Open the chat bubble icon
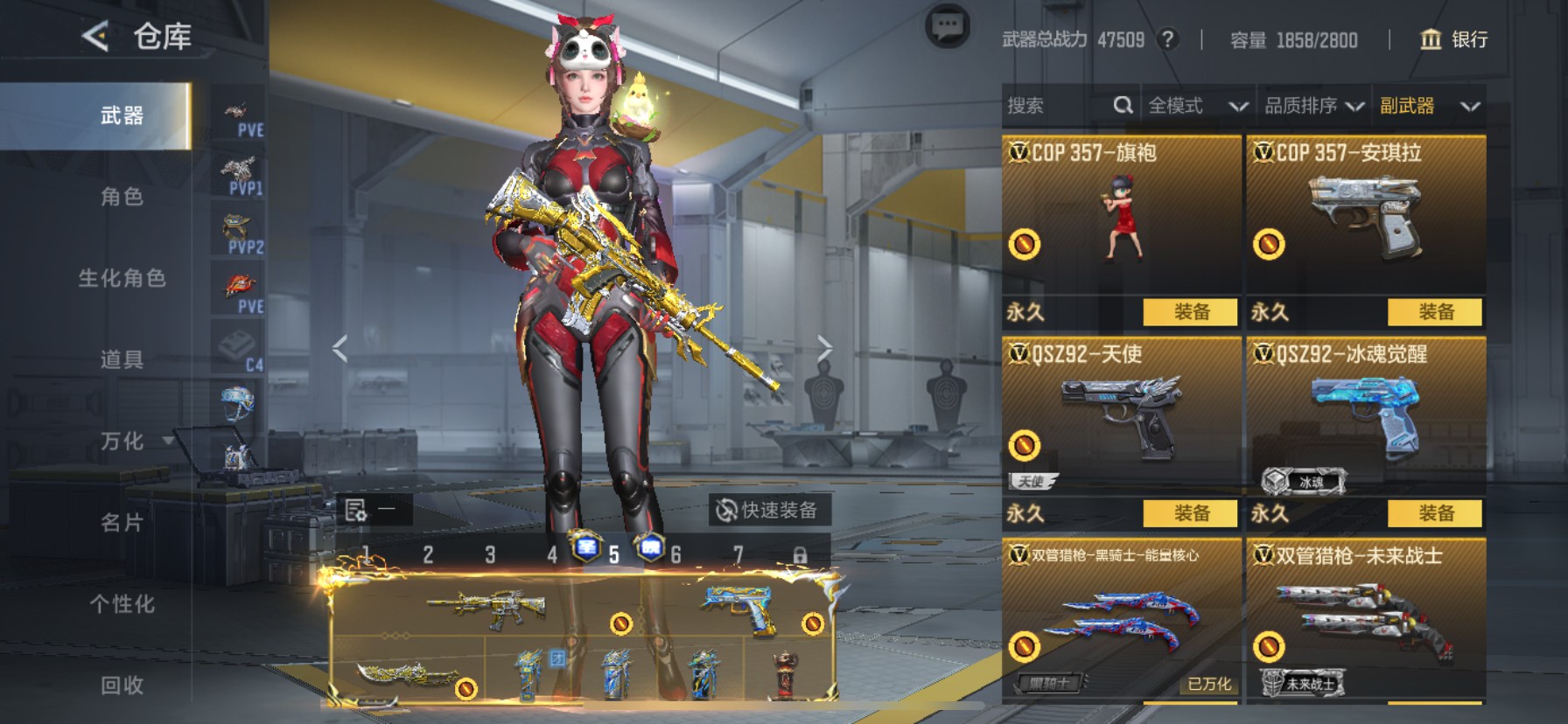Image resolution: width=1568 pixels, height=724 pixels. (947, 27)
